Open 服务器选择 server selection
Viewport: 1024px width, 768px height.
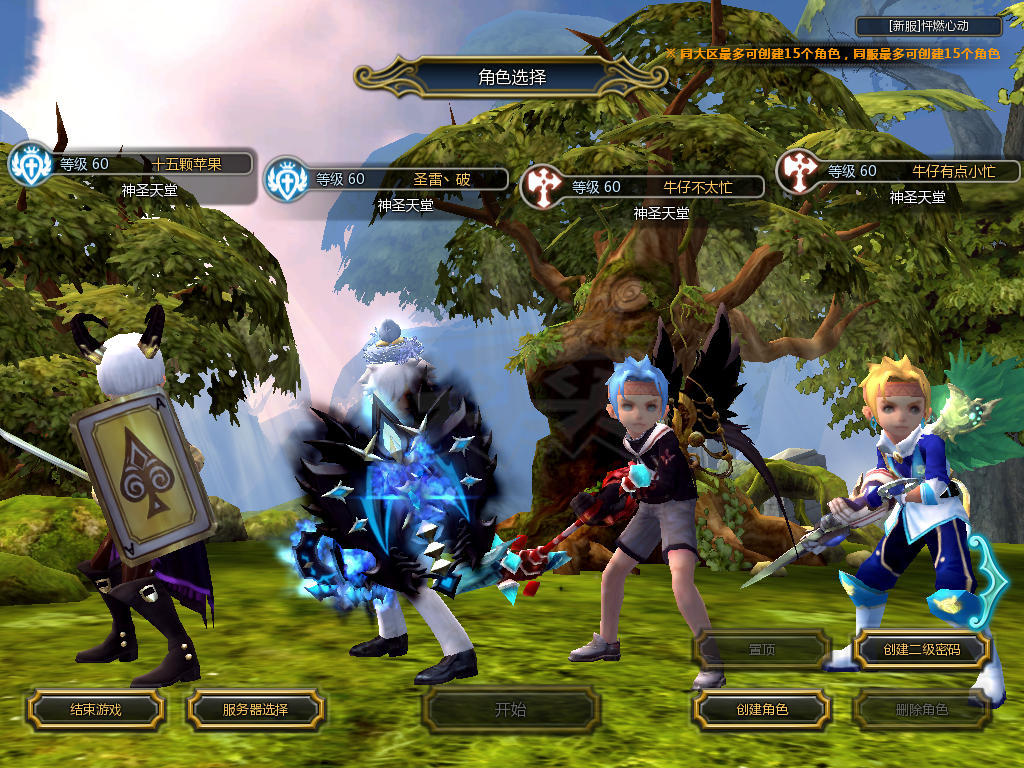255,709
